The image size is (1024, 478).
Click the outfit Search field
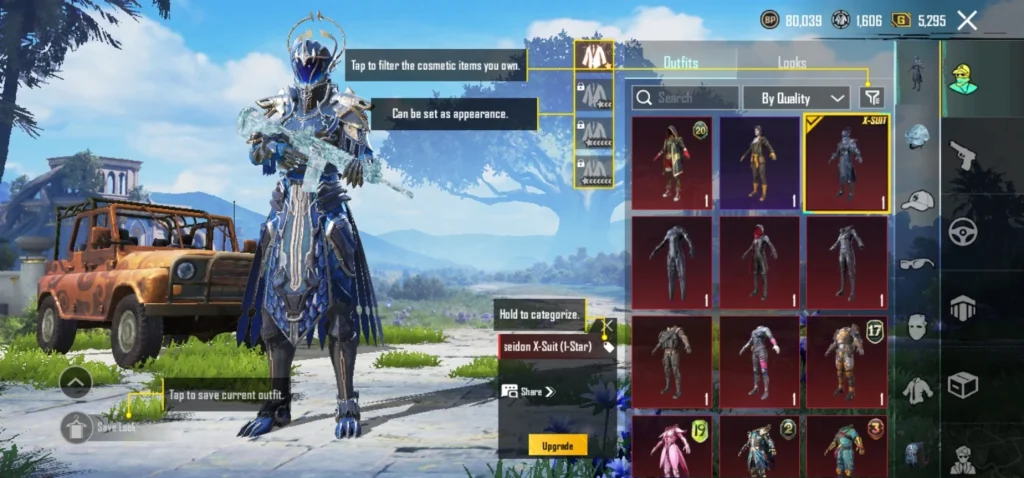tap(685, 97)
